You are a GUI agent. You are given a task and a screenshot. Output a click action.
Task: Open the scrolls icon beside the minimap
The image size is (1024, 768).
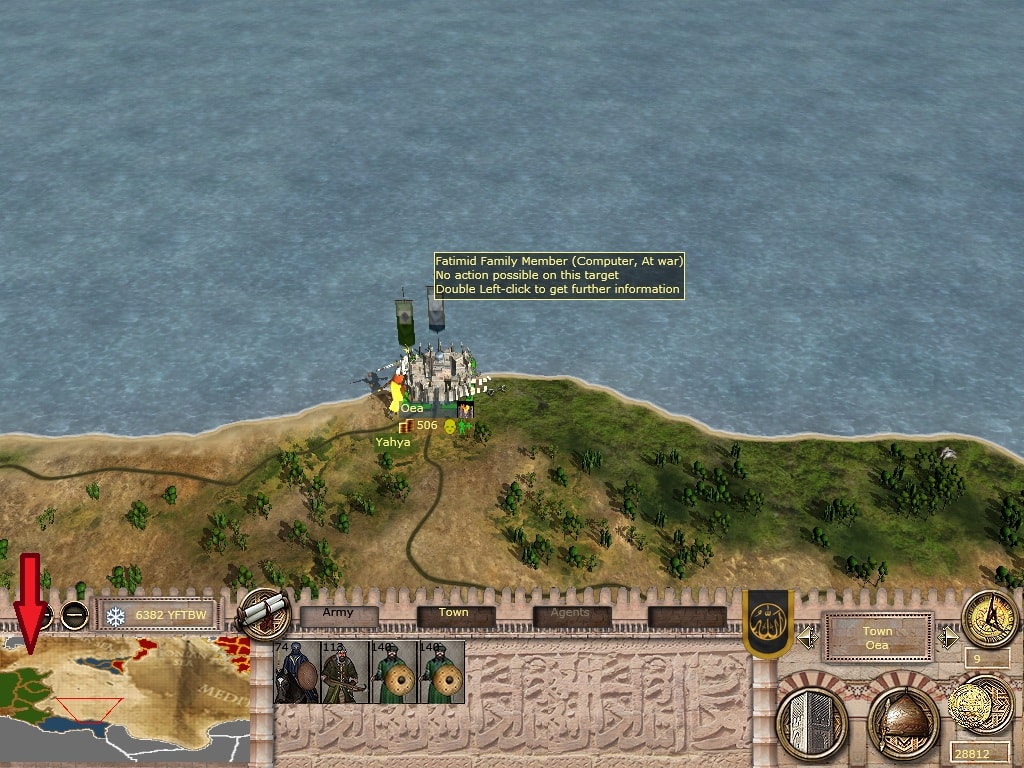(x=264, y=614)
